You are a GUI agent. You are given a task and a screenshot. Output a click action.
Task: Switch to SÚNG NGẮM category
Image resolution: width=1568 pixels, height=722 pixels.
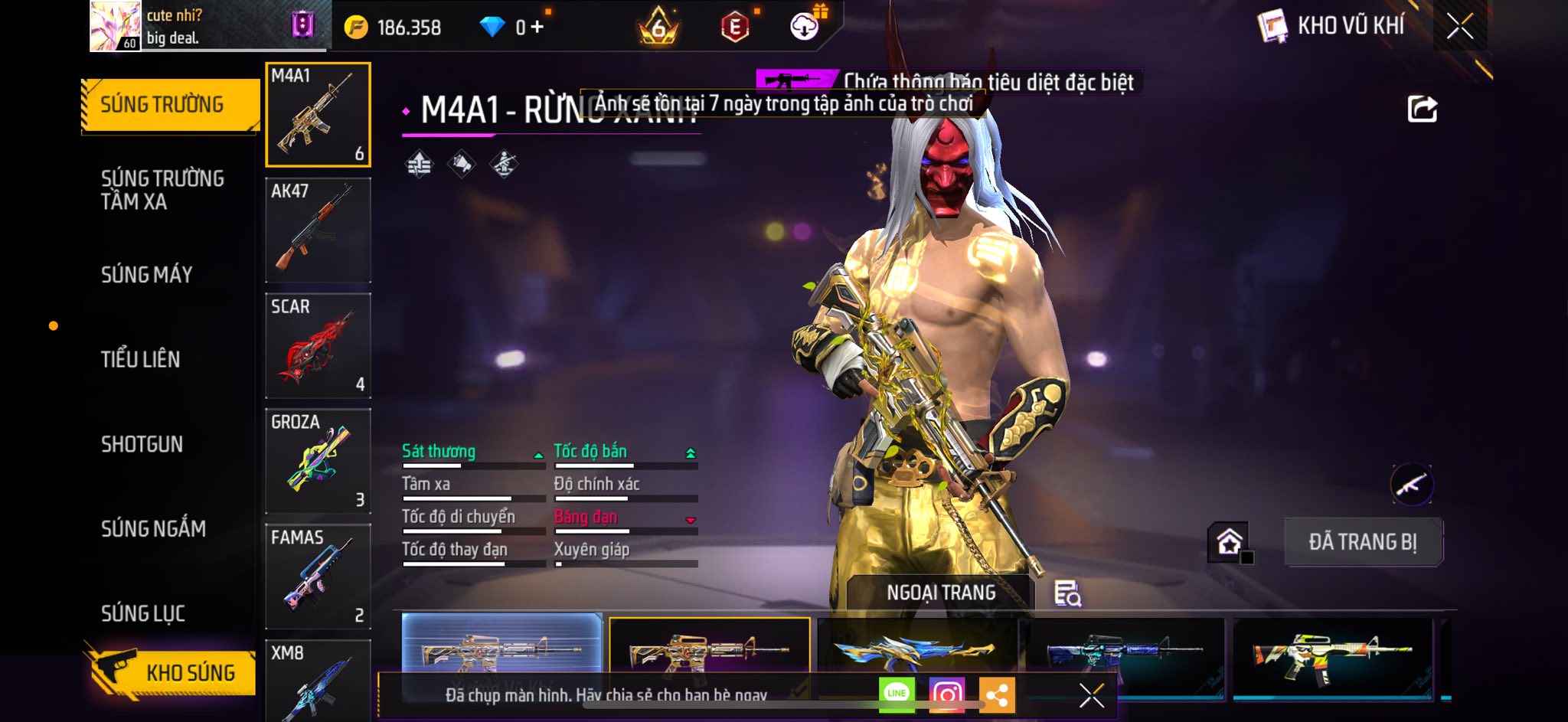pyautogui.click(x=153, y=528)
